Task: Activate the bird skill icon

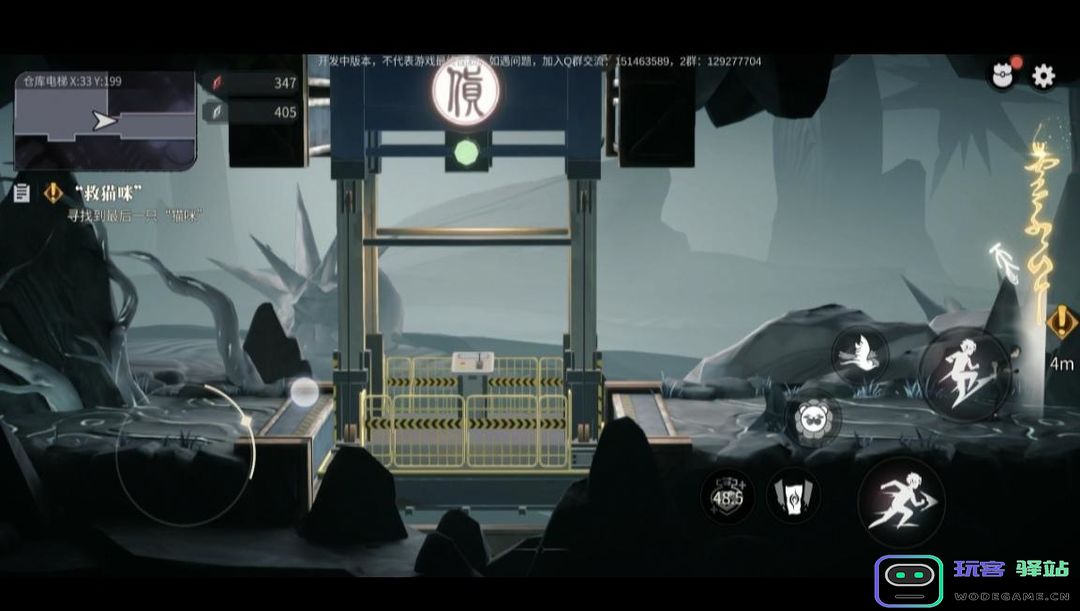Action: point(860,353)
